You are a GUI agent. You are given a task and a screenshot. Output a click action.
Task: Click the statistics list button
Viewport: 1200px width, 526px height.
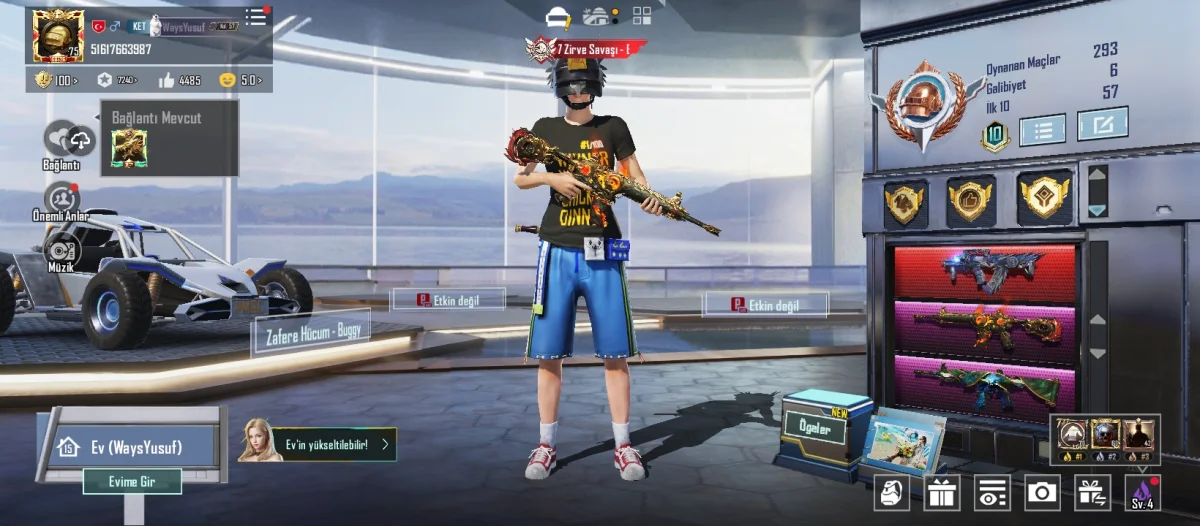pyautogui.click(x=1042, y=129)
